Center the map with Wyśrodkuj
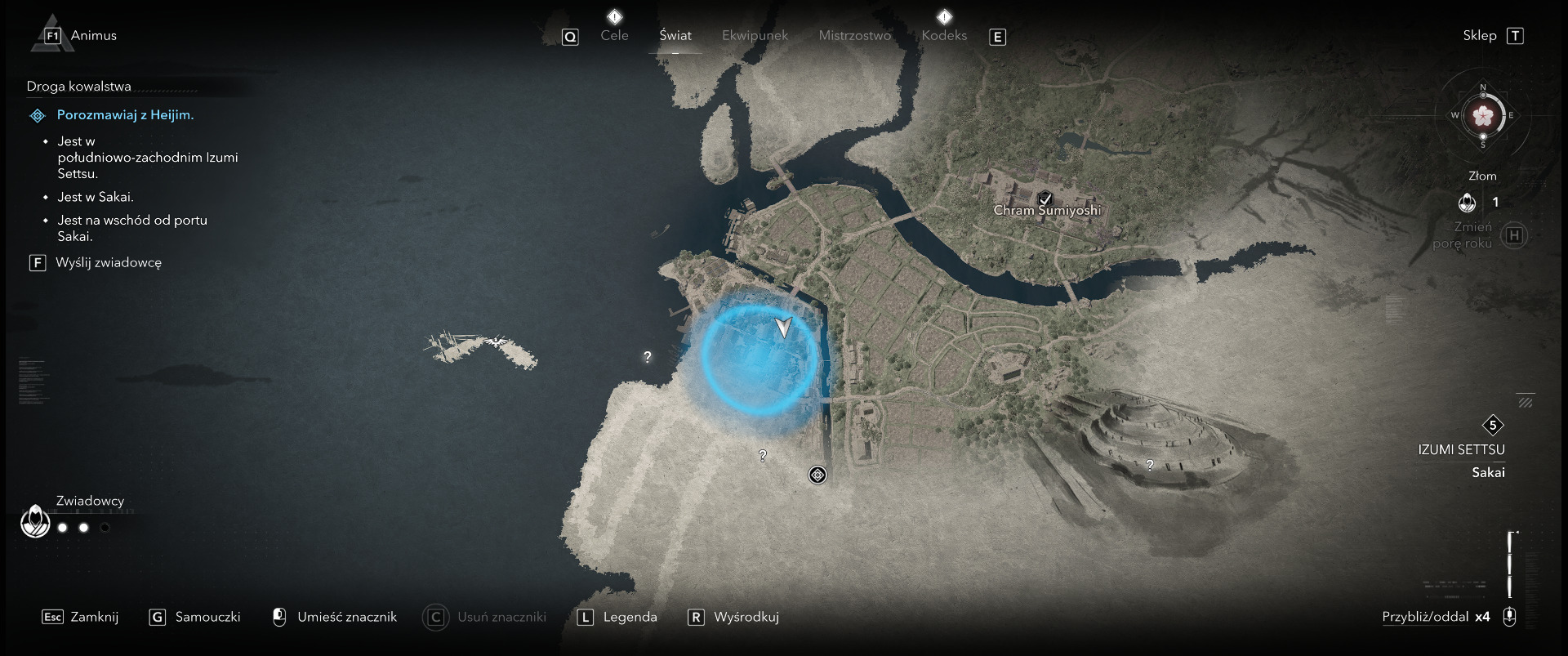 point(746,617)
